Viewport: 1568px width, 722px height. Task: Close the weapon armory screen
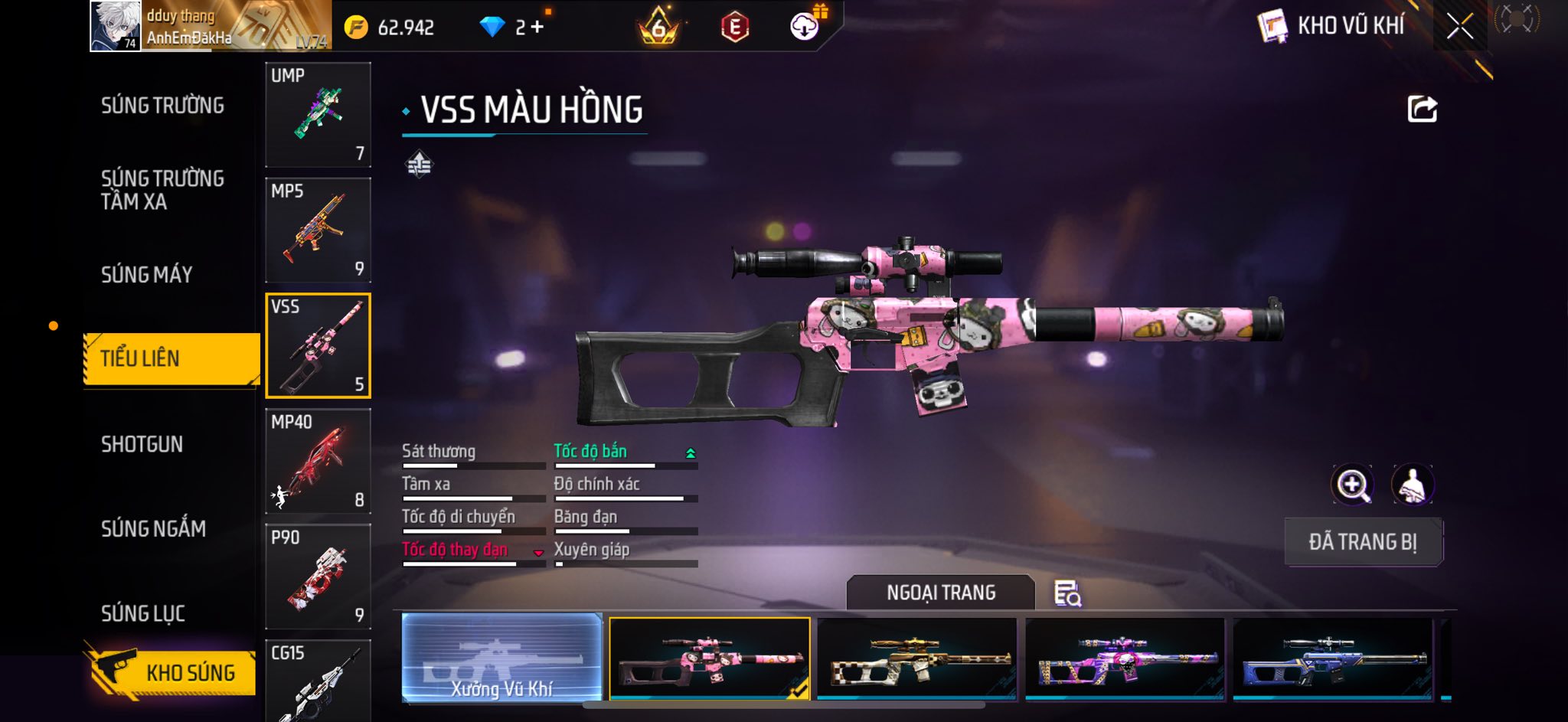[1459, 27]
